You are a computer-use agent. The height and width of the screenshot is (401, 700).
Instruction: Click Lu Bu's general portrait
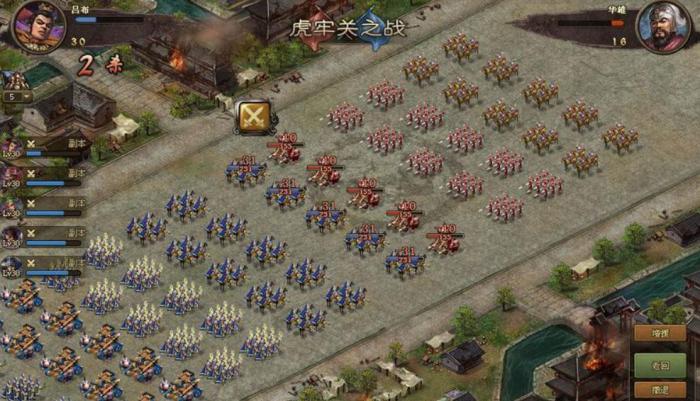(x=38, y=25)
